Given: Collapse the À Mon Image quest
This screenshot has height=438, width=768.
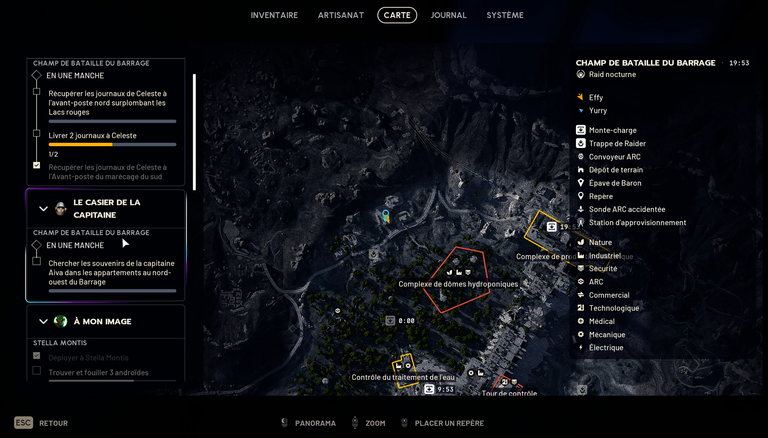Looking at the screenshot, I should pyautogui.click(x=43, y=321).
